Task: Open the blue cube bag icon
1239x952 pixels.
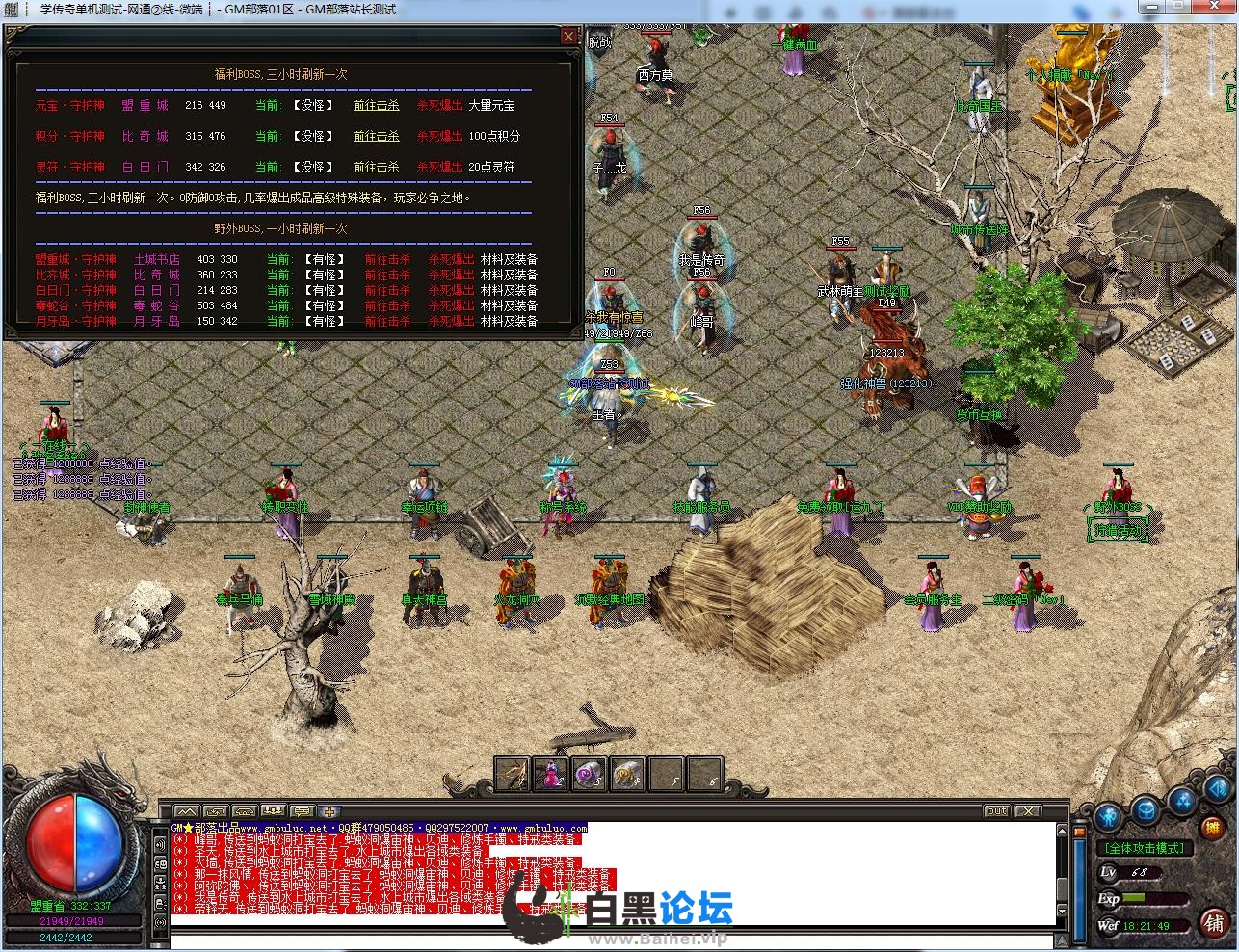Action: (x=1147, y=810)
